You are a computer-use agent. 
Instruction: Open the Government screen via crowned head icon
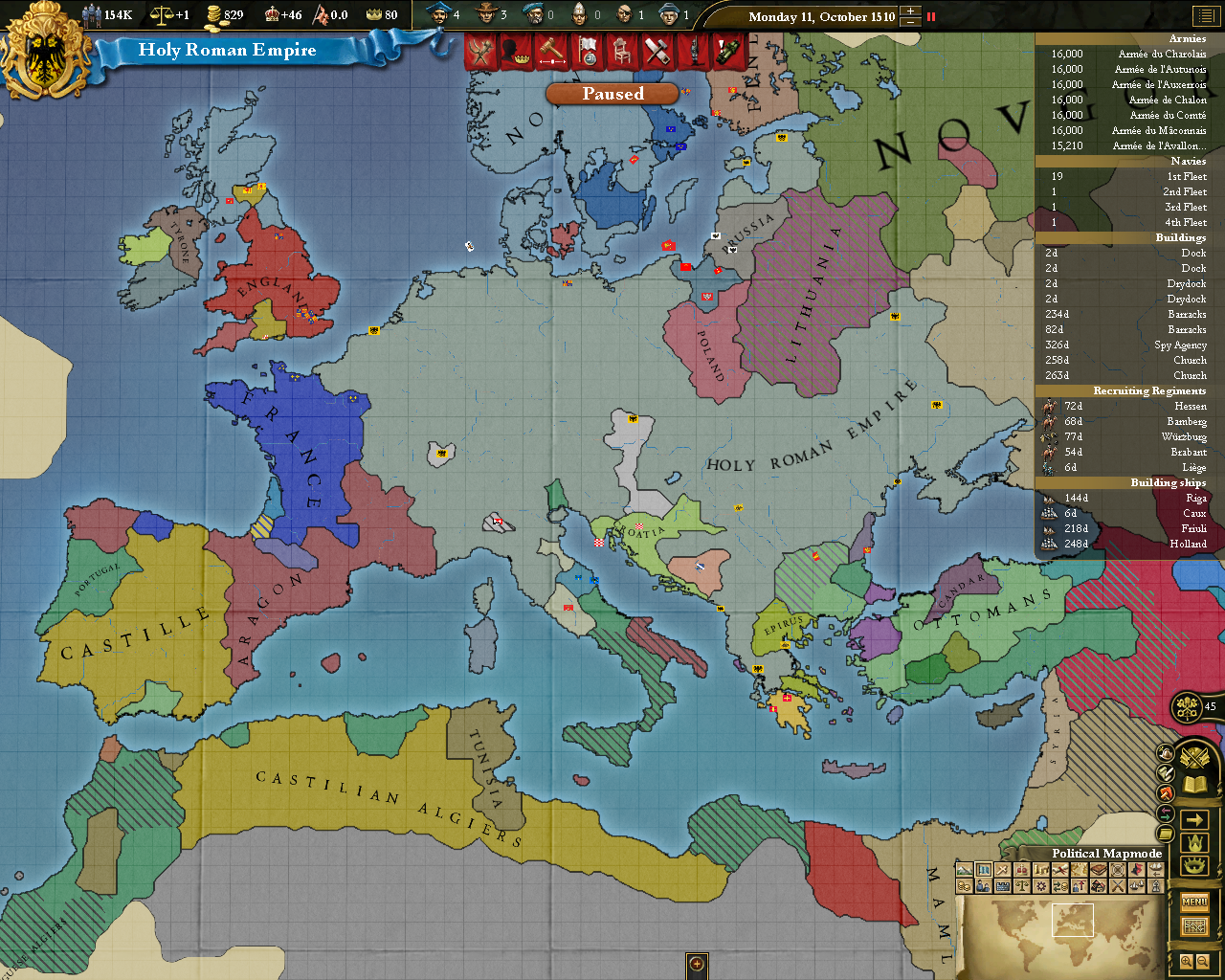[x=514, y=50]
